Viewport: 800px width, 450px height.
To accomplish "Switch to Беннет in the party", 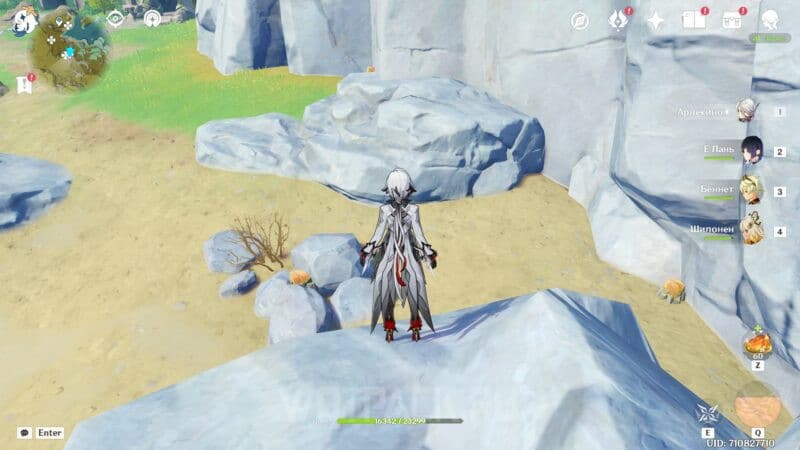I will pos(750,189).
